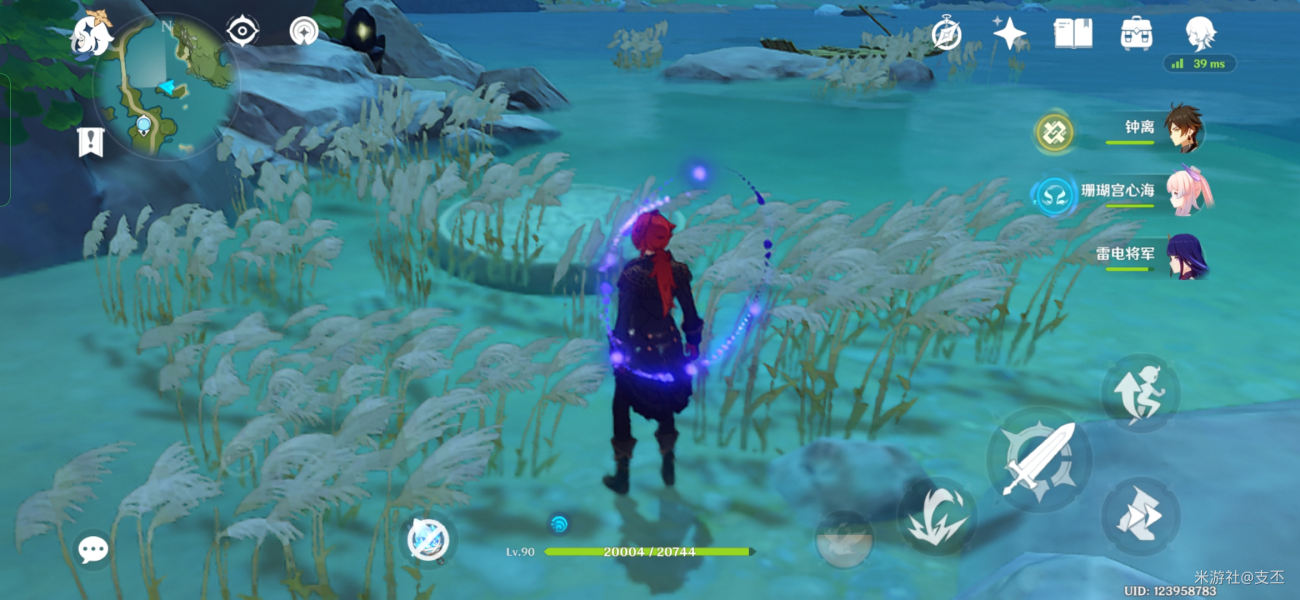
Task: Open the inventory backpack icon
Action: coord(1136,34)
